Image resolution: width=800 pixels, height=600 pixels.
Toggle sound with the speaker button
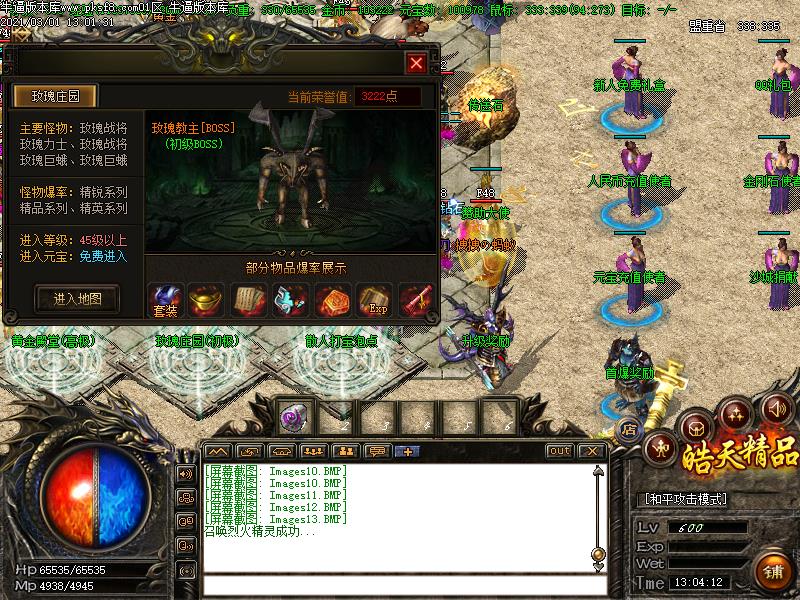point(776,408)
